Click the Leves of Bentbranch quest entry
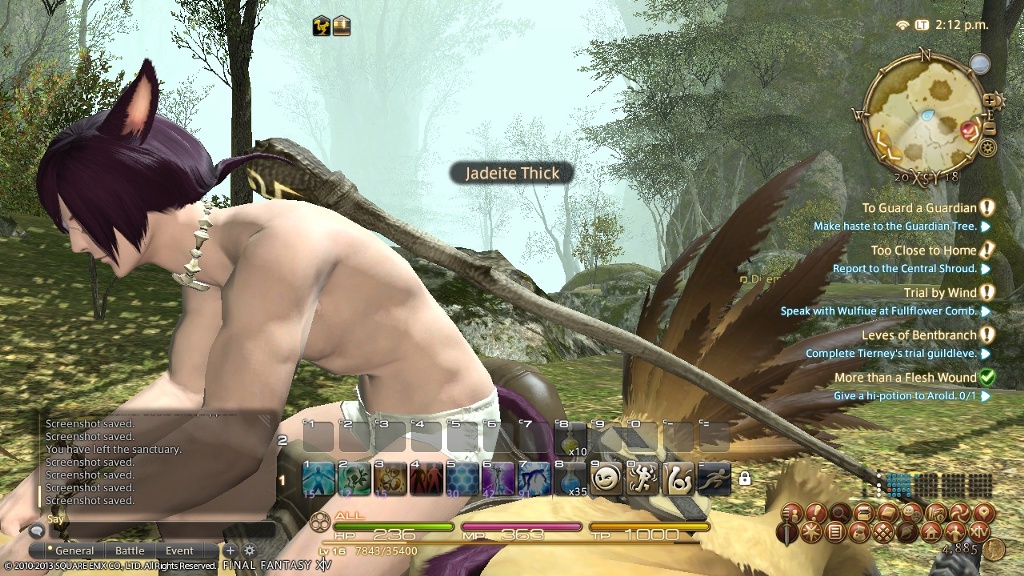 tap(919, 335)
